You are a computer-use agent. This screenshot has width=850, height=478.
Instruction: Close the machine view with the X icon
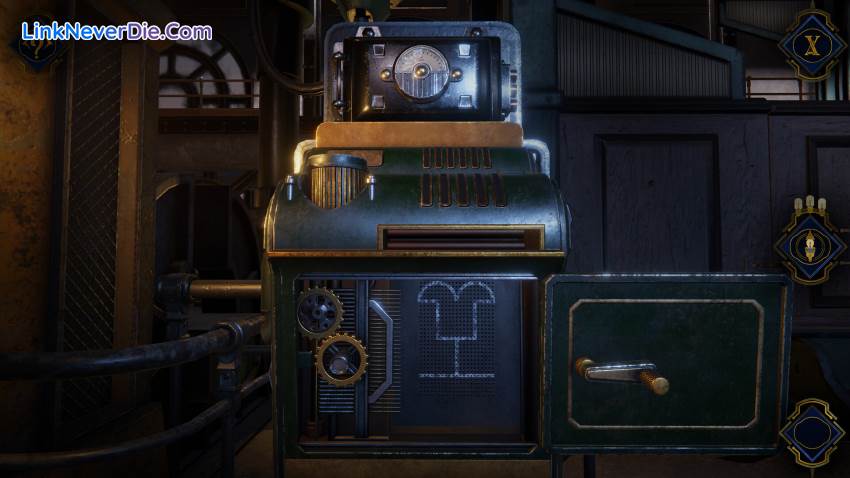tap(812, 45)
